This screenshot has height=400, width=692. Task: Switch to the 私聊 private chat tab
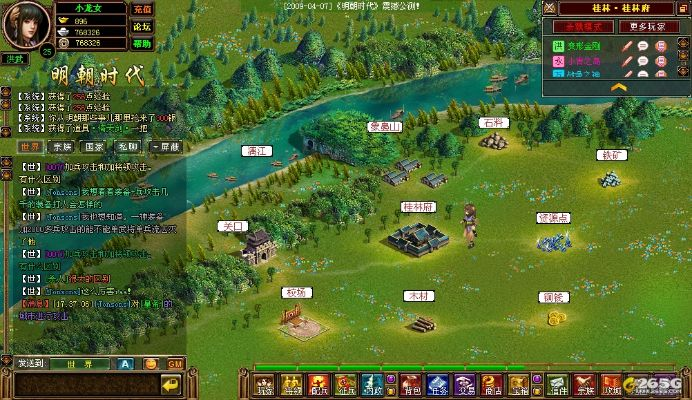click(128, 147)
